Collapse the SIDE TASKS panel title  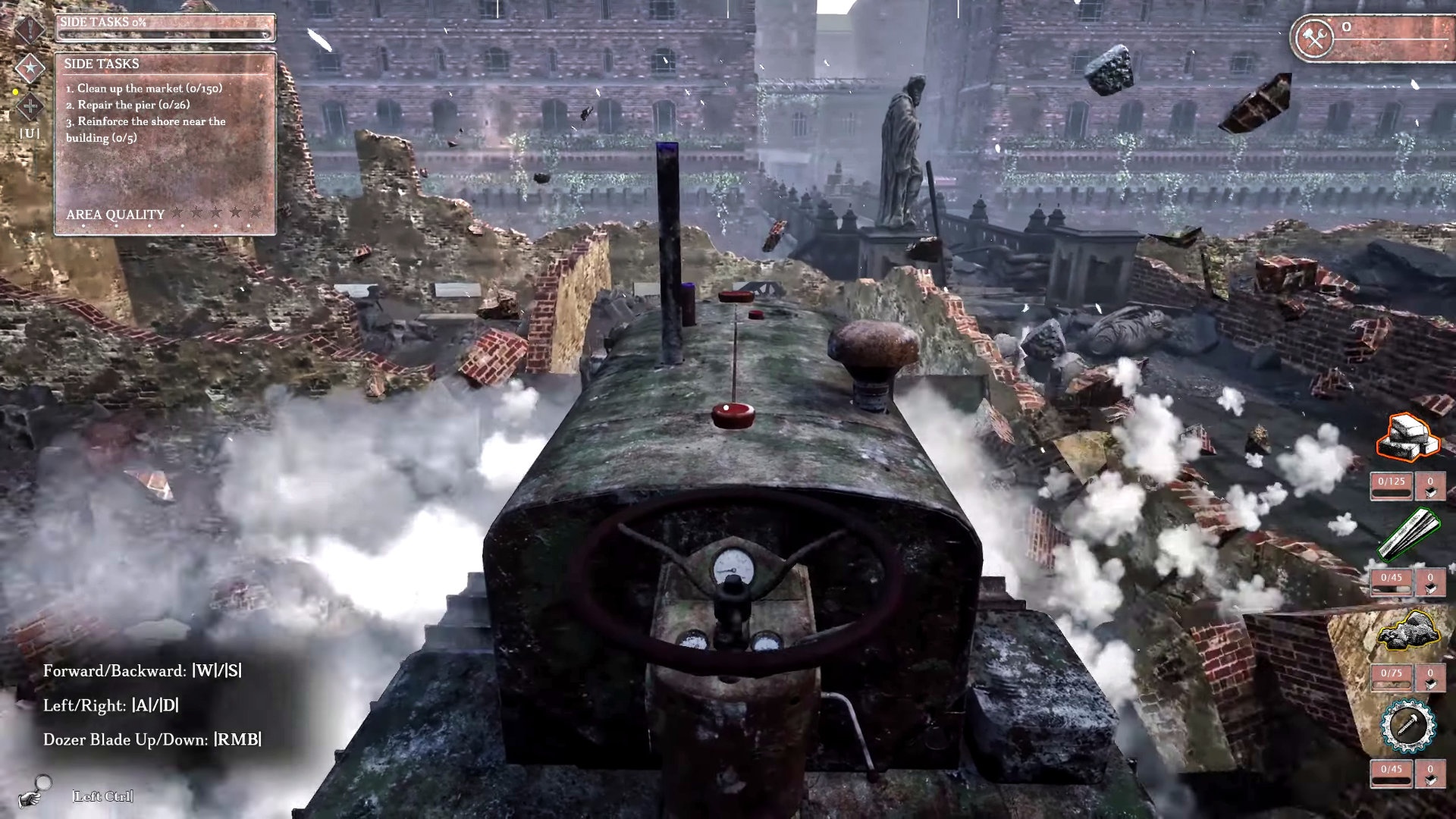102,64
